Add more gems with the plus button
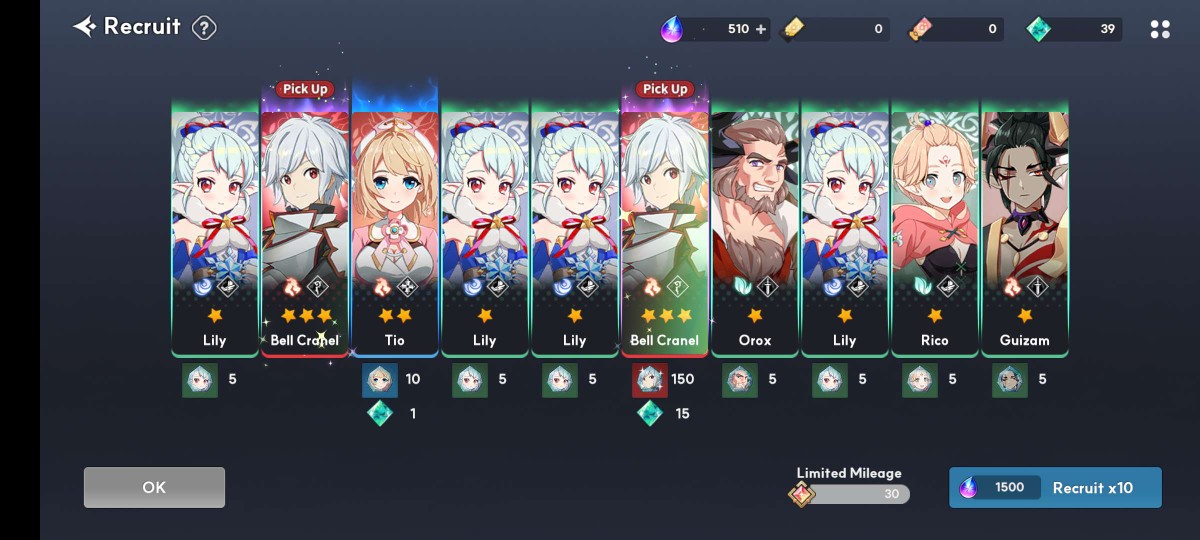 (761, 29)
